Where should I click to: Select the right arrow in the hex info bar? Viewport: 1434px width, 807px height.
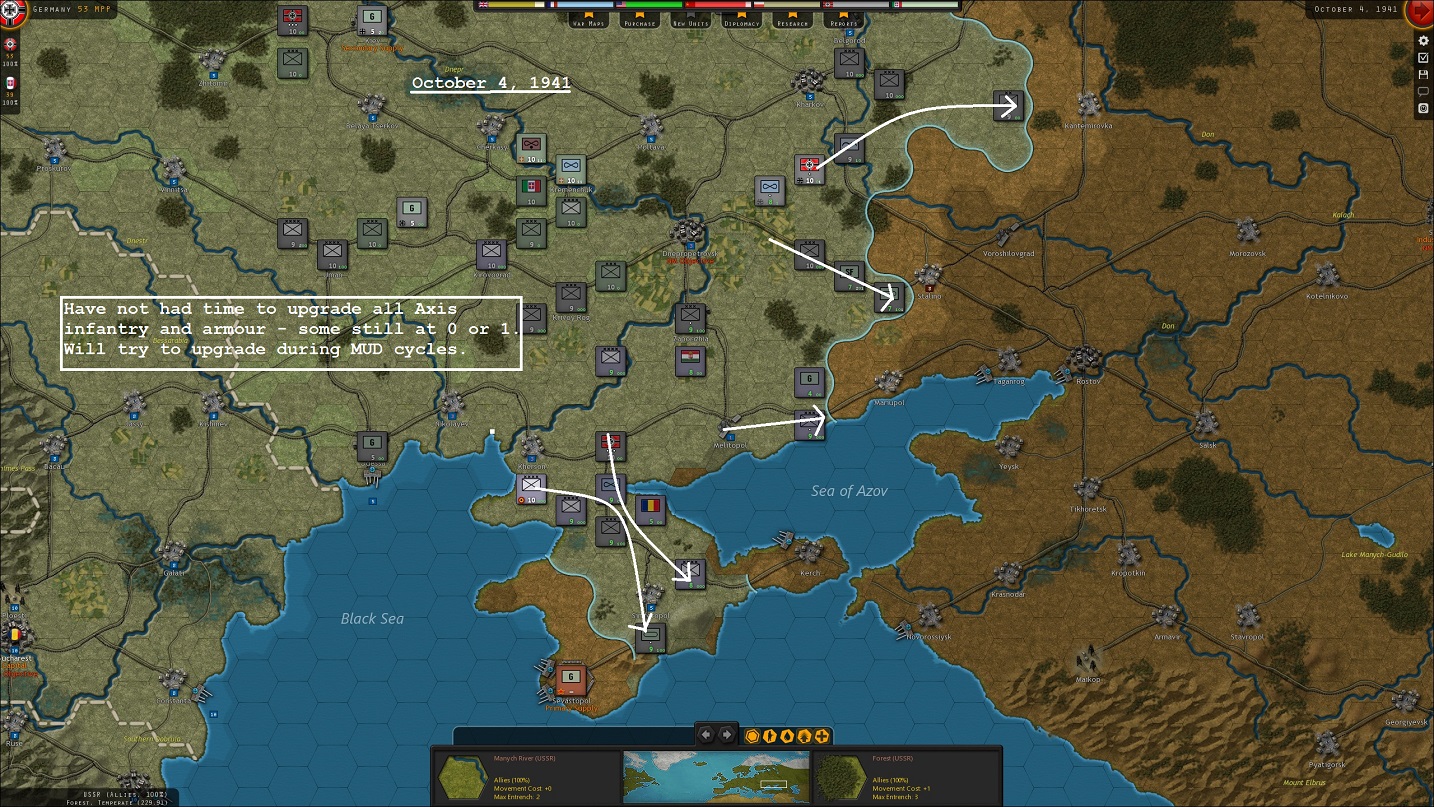click(x=726, y=735)
